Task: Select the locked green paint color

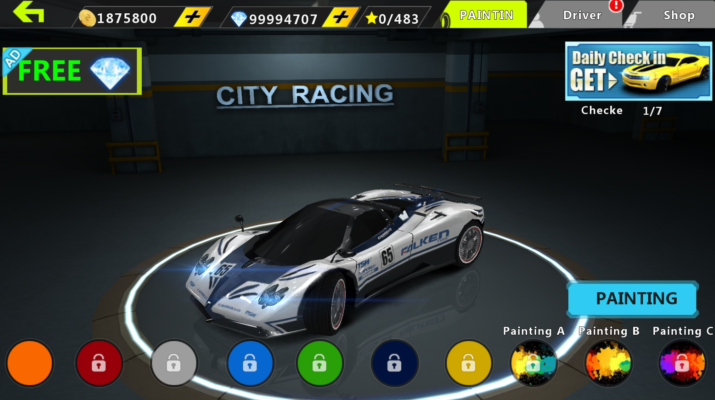Action: (320, 363)
